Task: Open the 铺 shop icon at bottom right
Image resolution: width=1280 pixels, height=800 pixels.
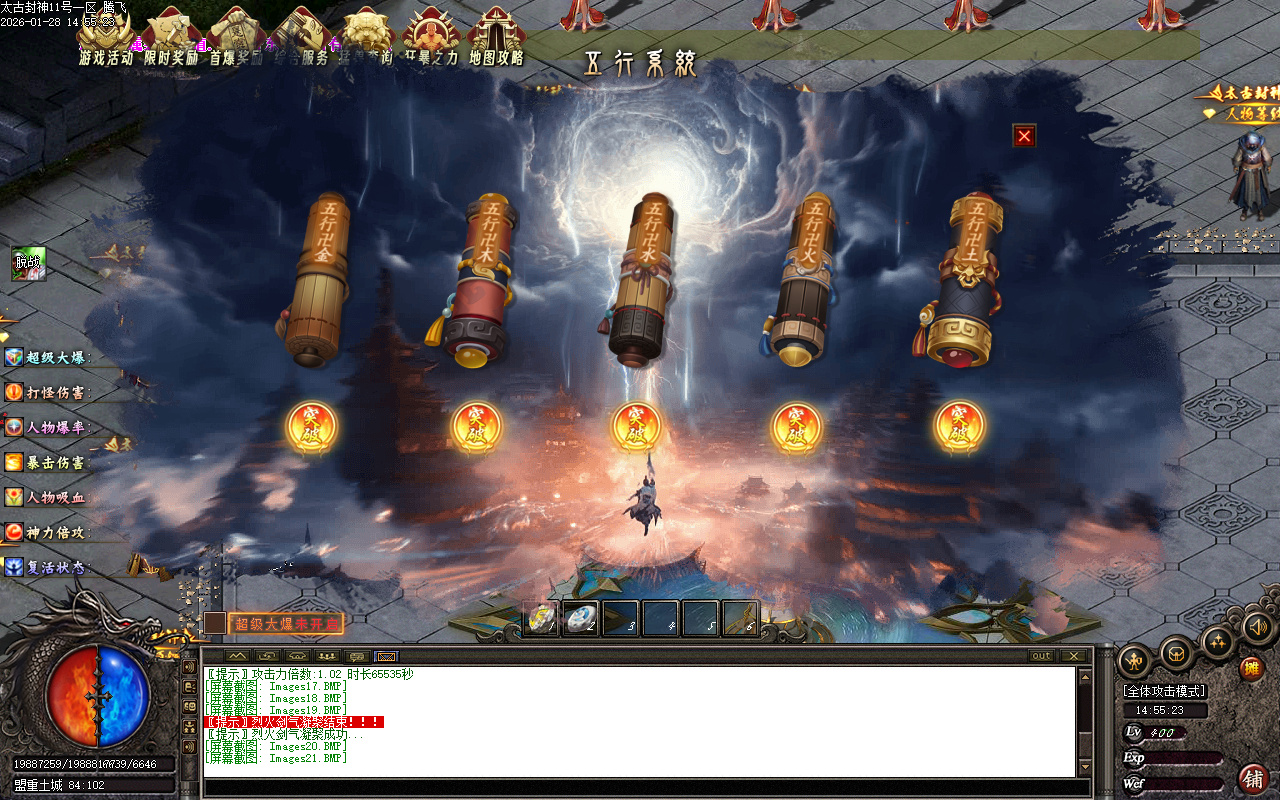Action: point(1252,778)
